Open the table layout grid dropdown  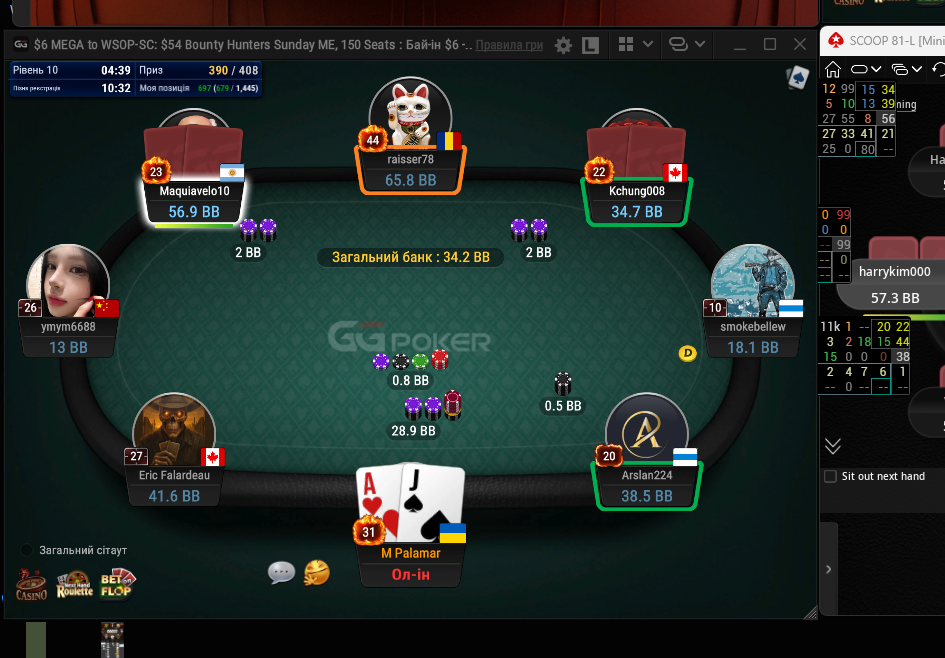(x=636, y=44)
